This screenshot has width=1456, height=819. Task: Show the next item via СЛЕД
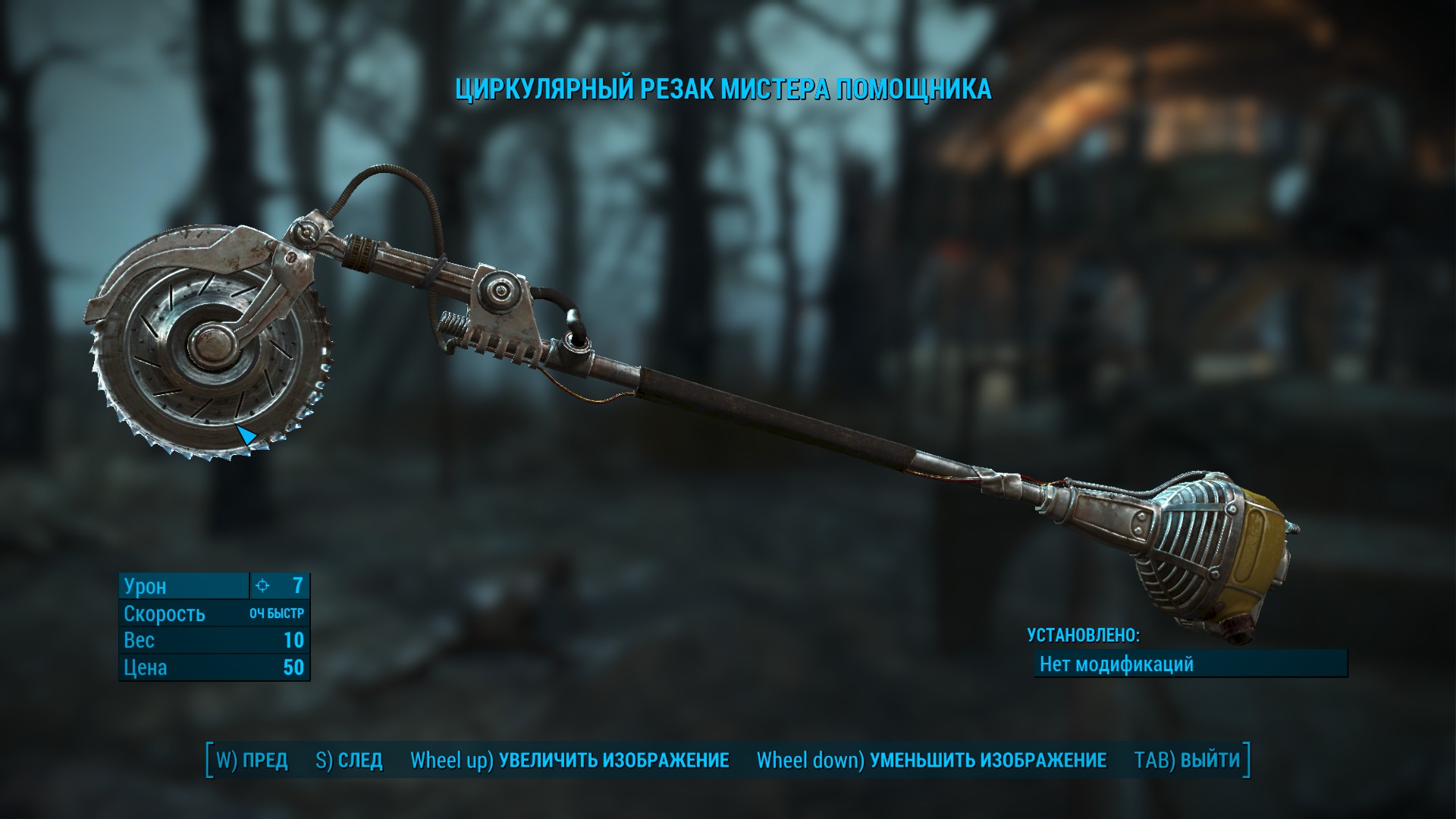[x=349, y=760]
